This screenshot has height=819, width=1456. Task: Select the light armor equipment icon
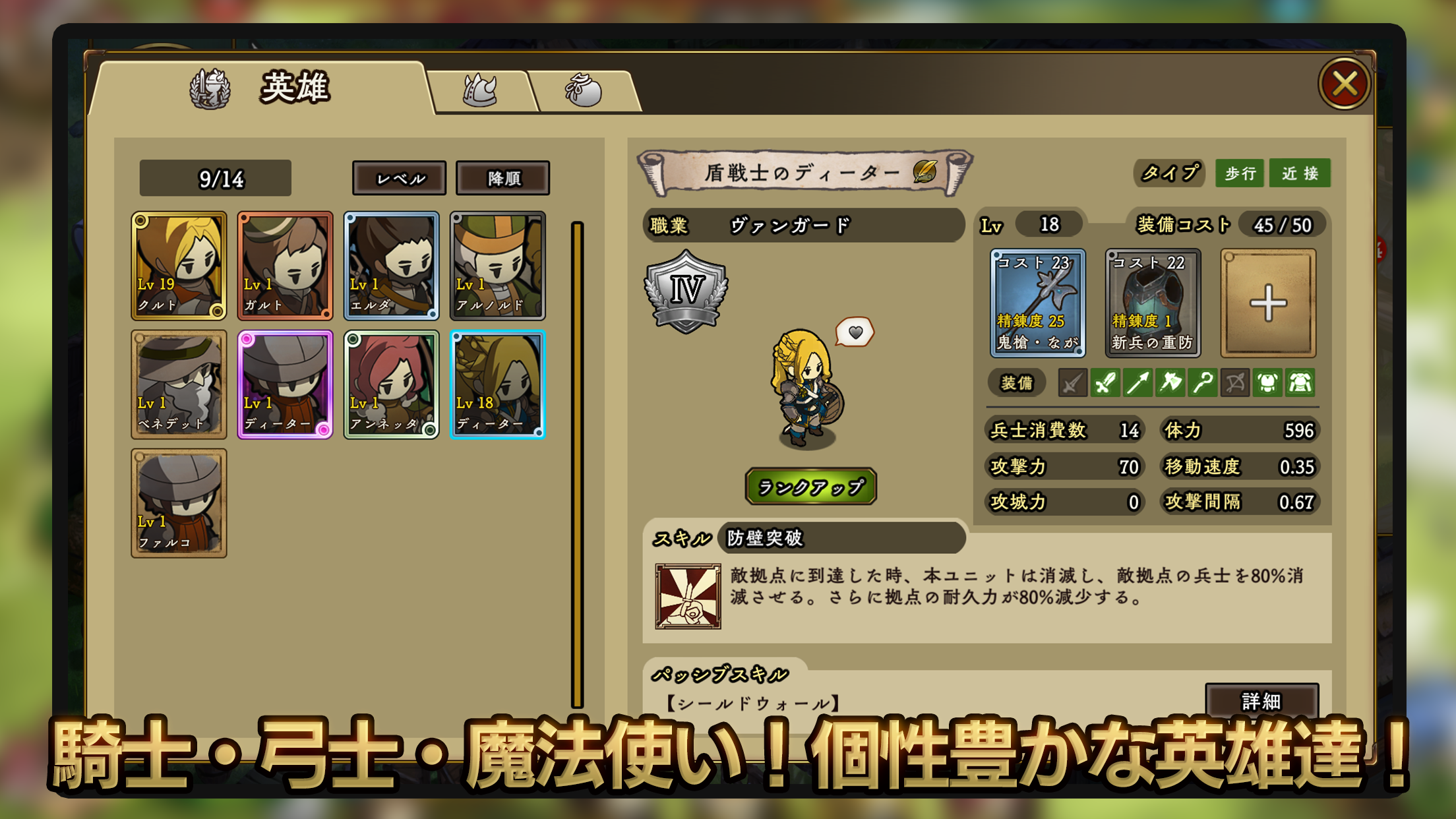[1267, 382]
